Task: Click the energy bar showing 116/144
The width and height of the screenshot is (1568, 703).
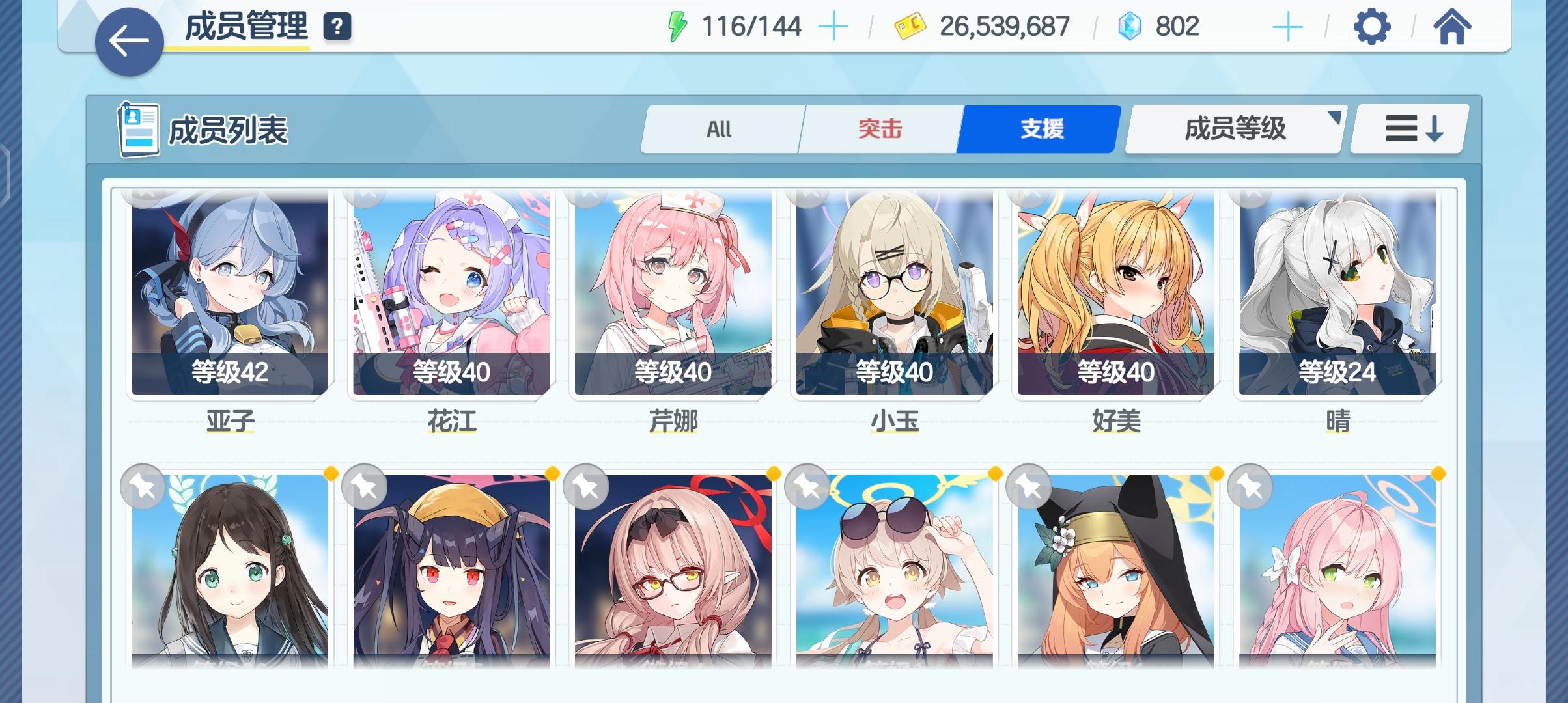Action: click(x=752, y=26)
